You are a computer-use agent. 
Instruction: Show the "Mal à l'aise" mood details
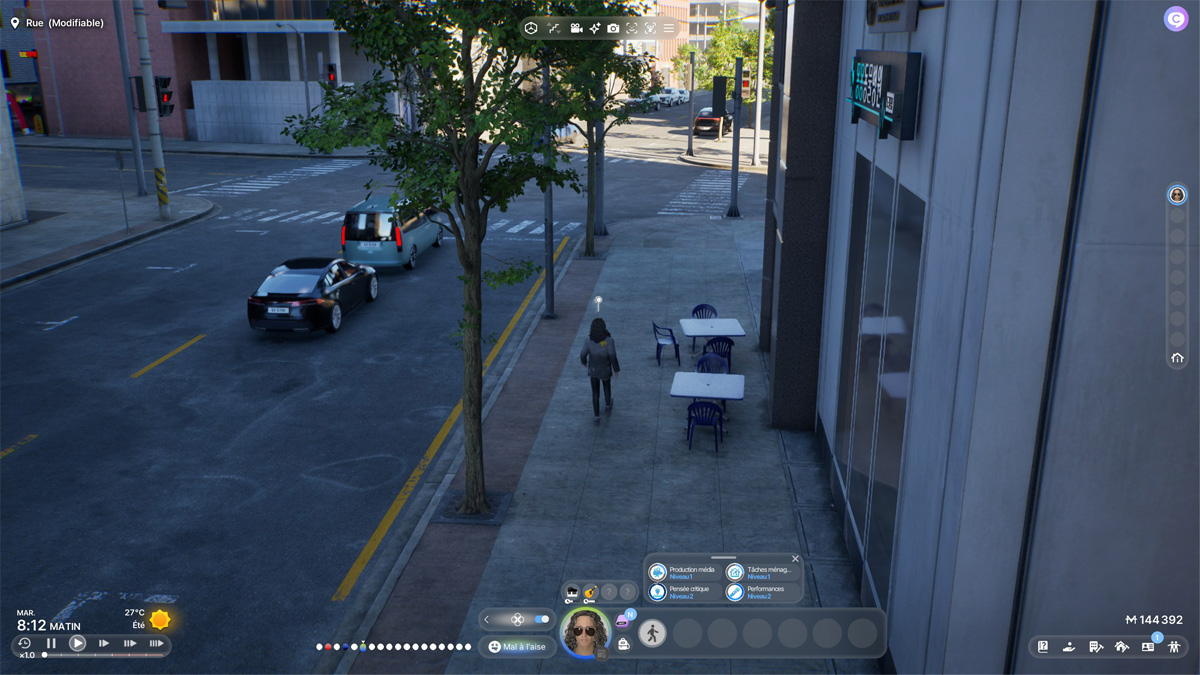(x=517, y=647)
